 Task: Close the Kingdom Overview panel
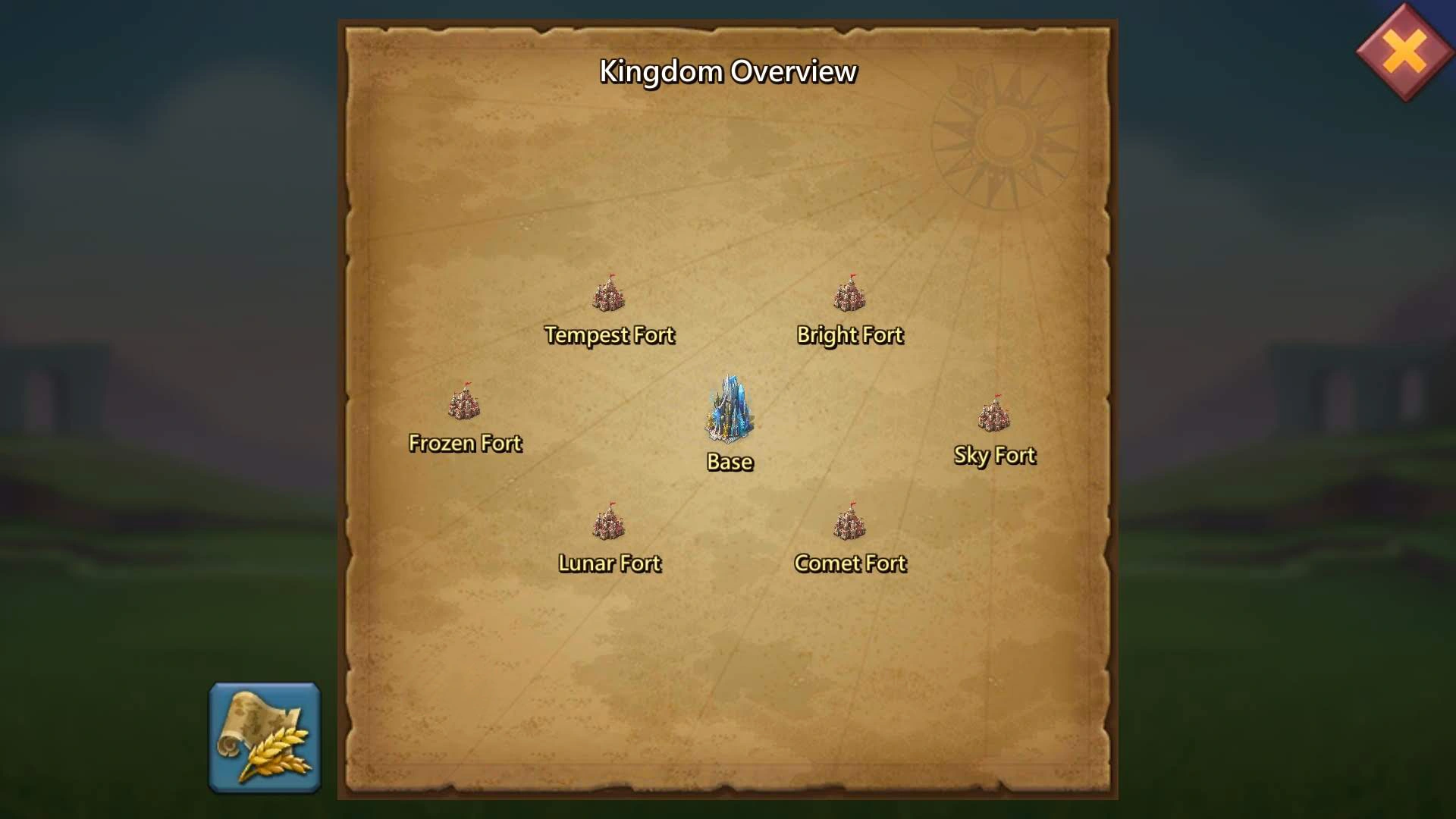point(1404,52)
